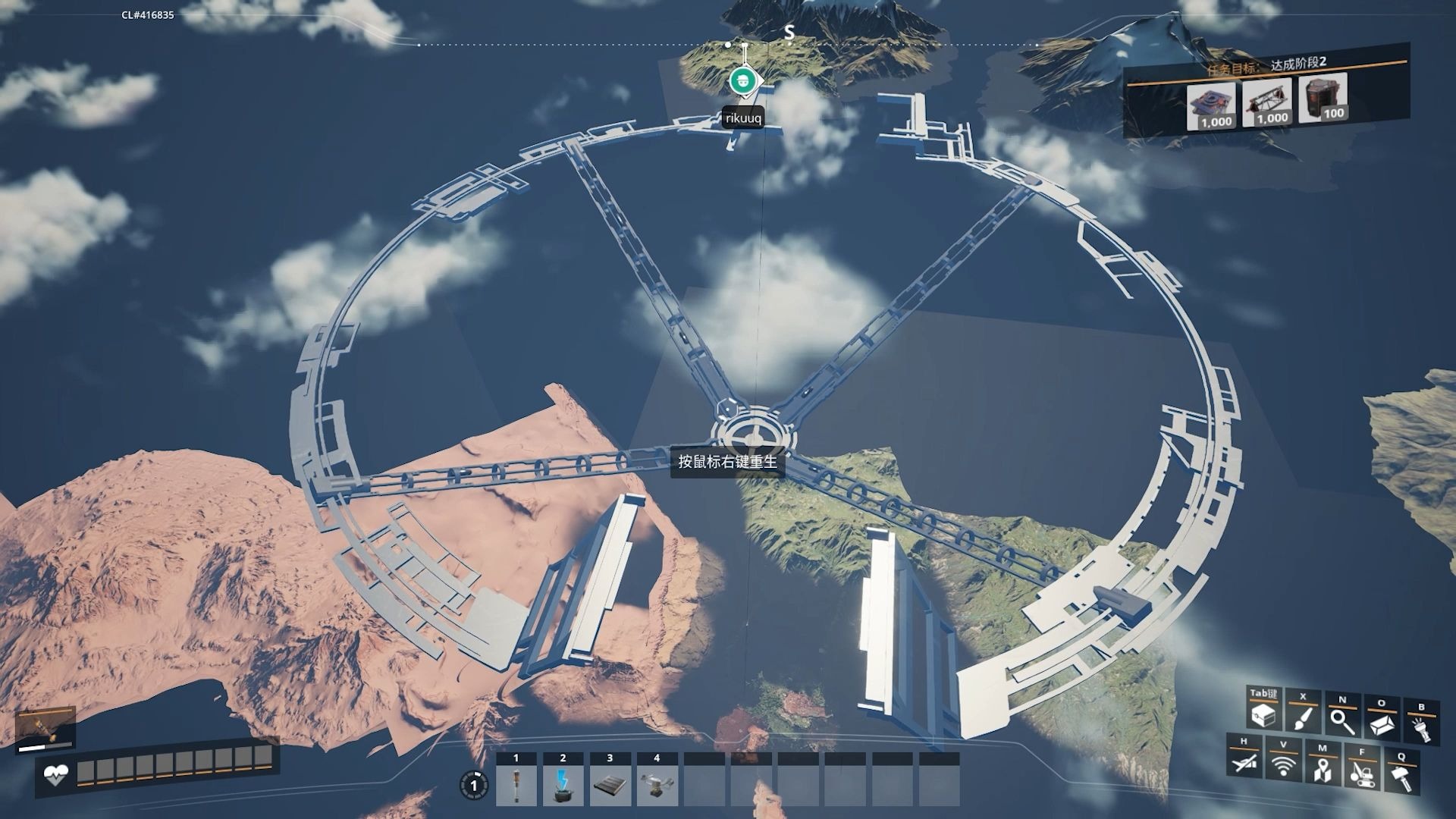Select the truss frame objective item
Screen dimensions: 1456x819
tap(1268, 102)
